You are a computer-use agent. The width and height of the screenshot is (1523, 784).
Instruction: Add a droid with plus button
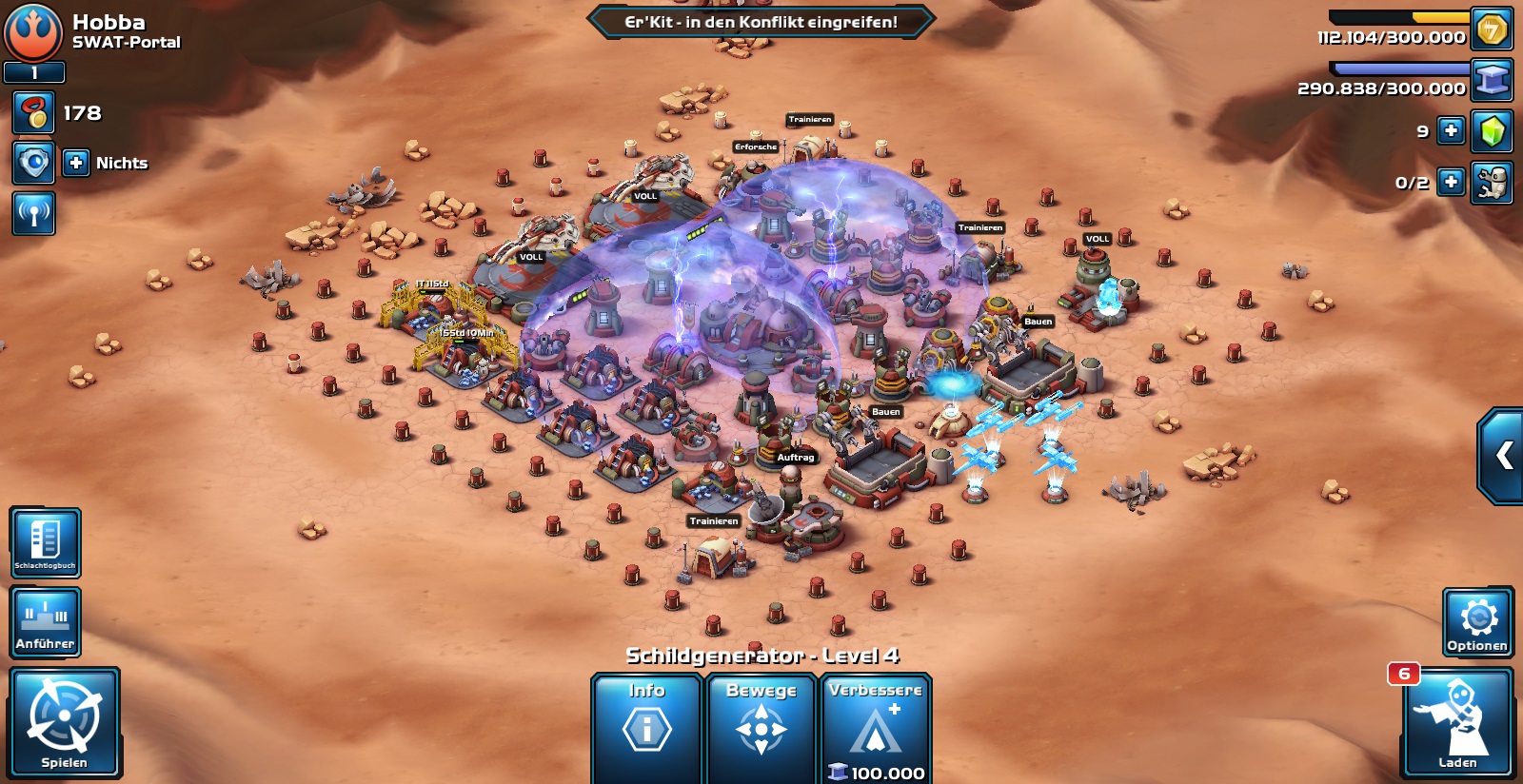click(1451, 182)
